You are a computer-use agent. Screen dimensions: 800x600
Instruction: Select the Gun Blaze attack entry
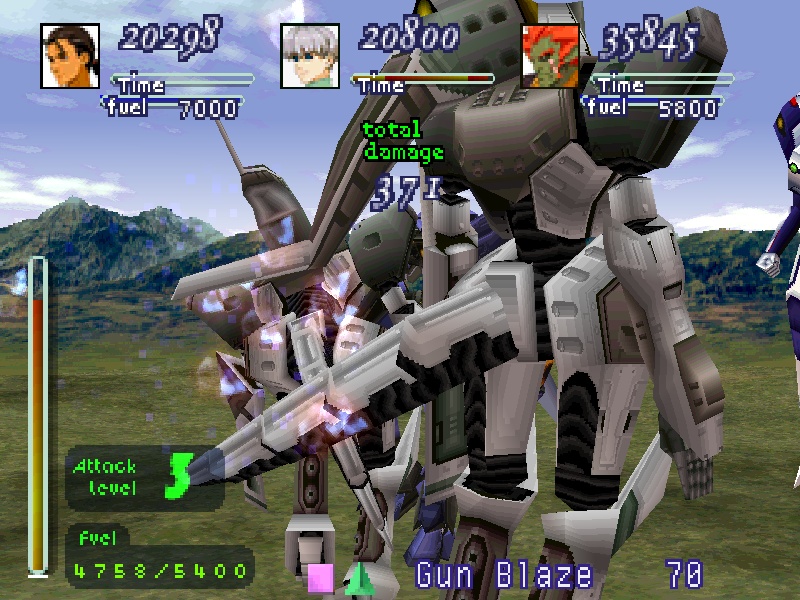503,575
